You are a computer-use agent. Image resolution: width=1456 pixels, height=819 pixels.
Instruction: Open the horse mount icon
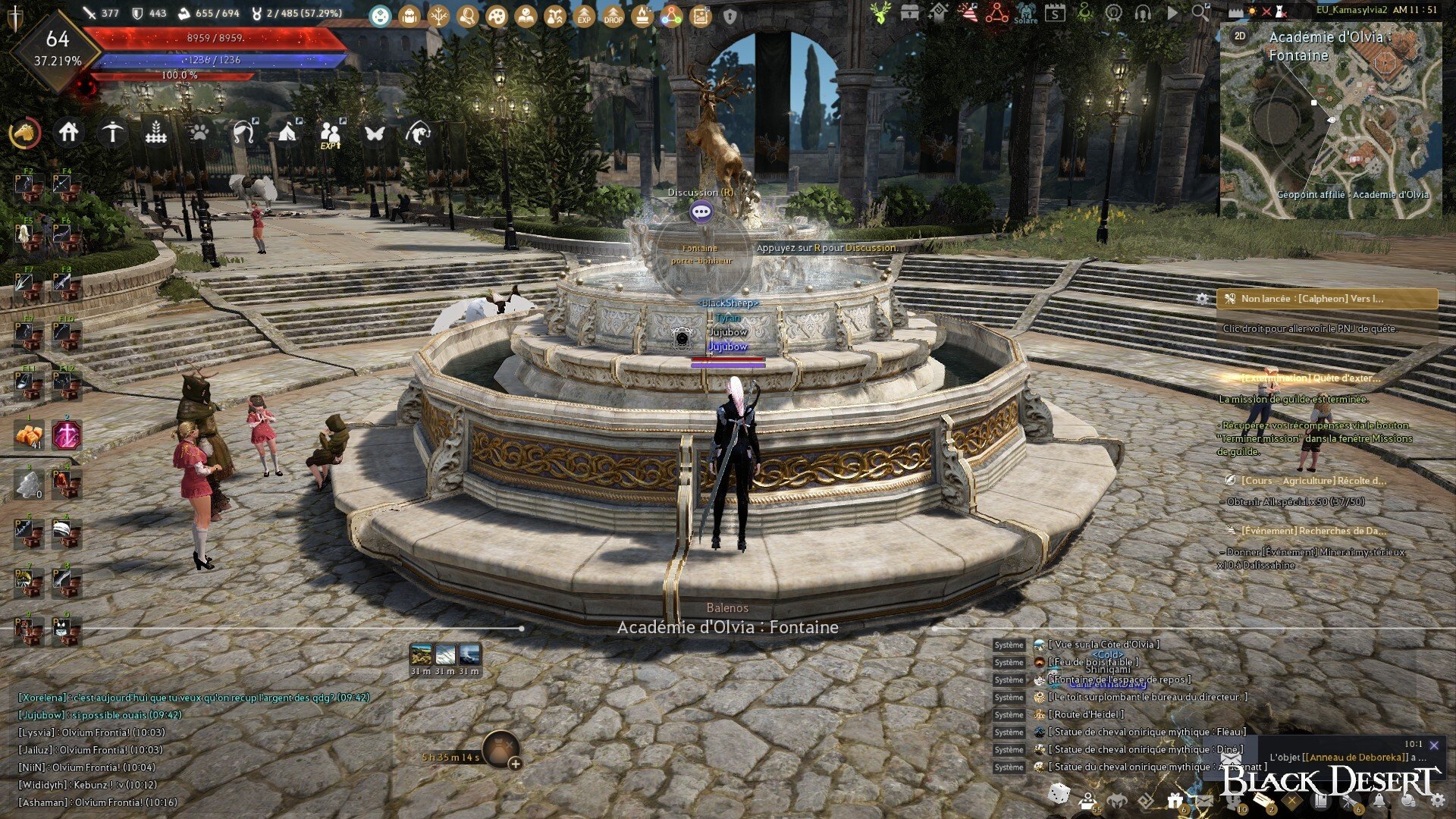pyautogui.click(x=25, y=133)
